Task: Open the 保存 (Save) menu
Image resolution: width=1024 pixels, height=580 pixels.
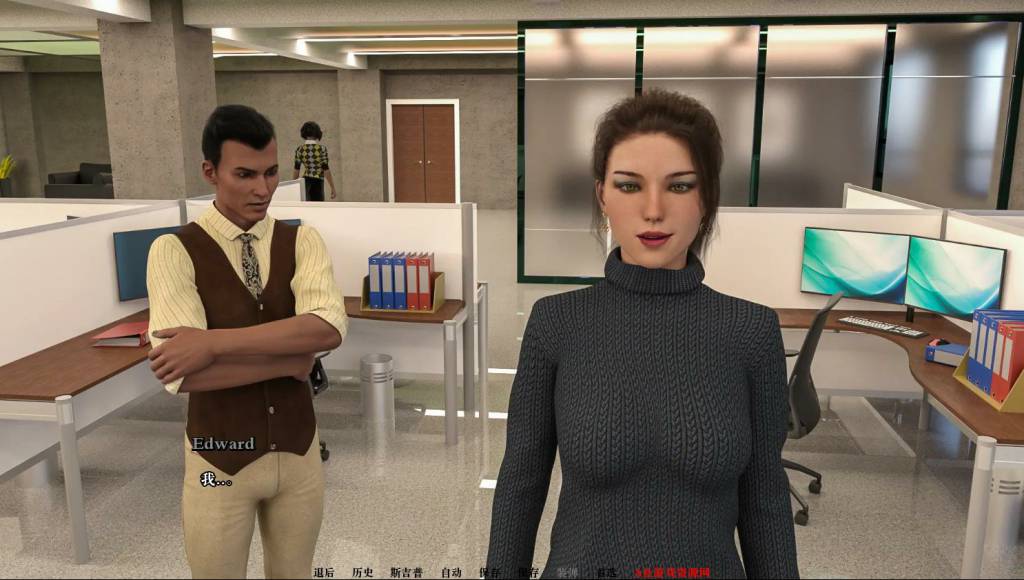Action: click(489, 573)
